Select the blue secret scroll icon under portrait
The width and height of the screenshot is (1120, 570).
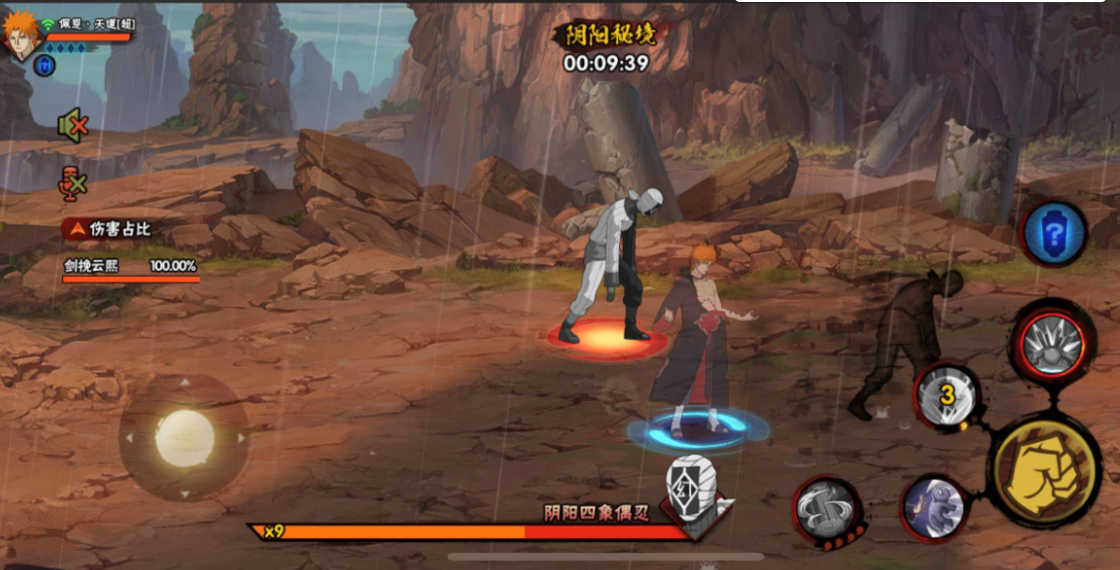point(44,66)
